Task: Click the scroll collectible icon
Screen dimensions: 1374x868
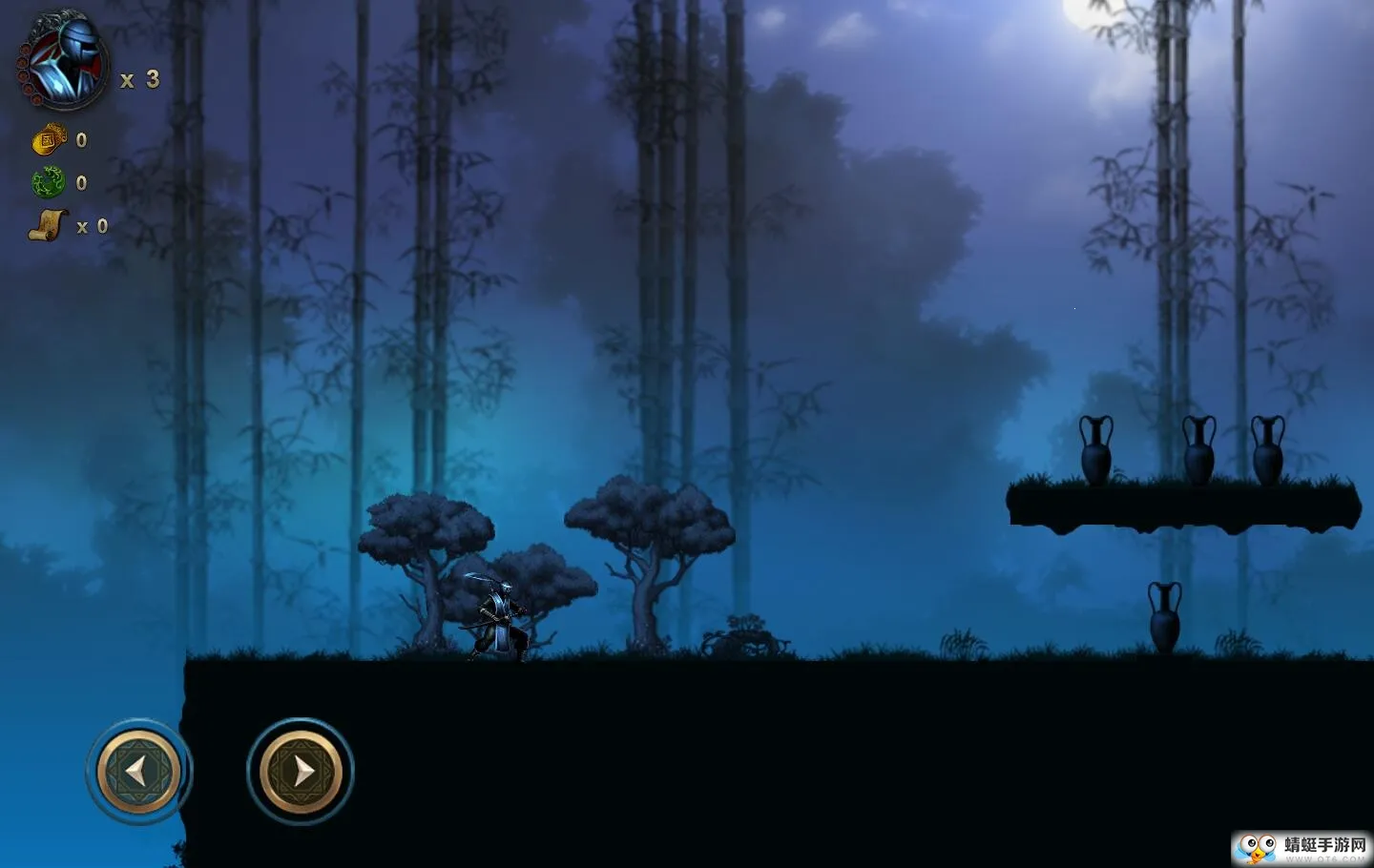Action: (48, 223)
